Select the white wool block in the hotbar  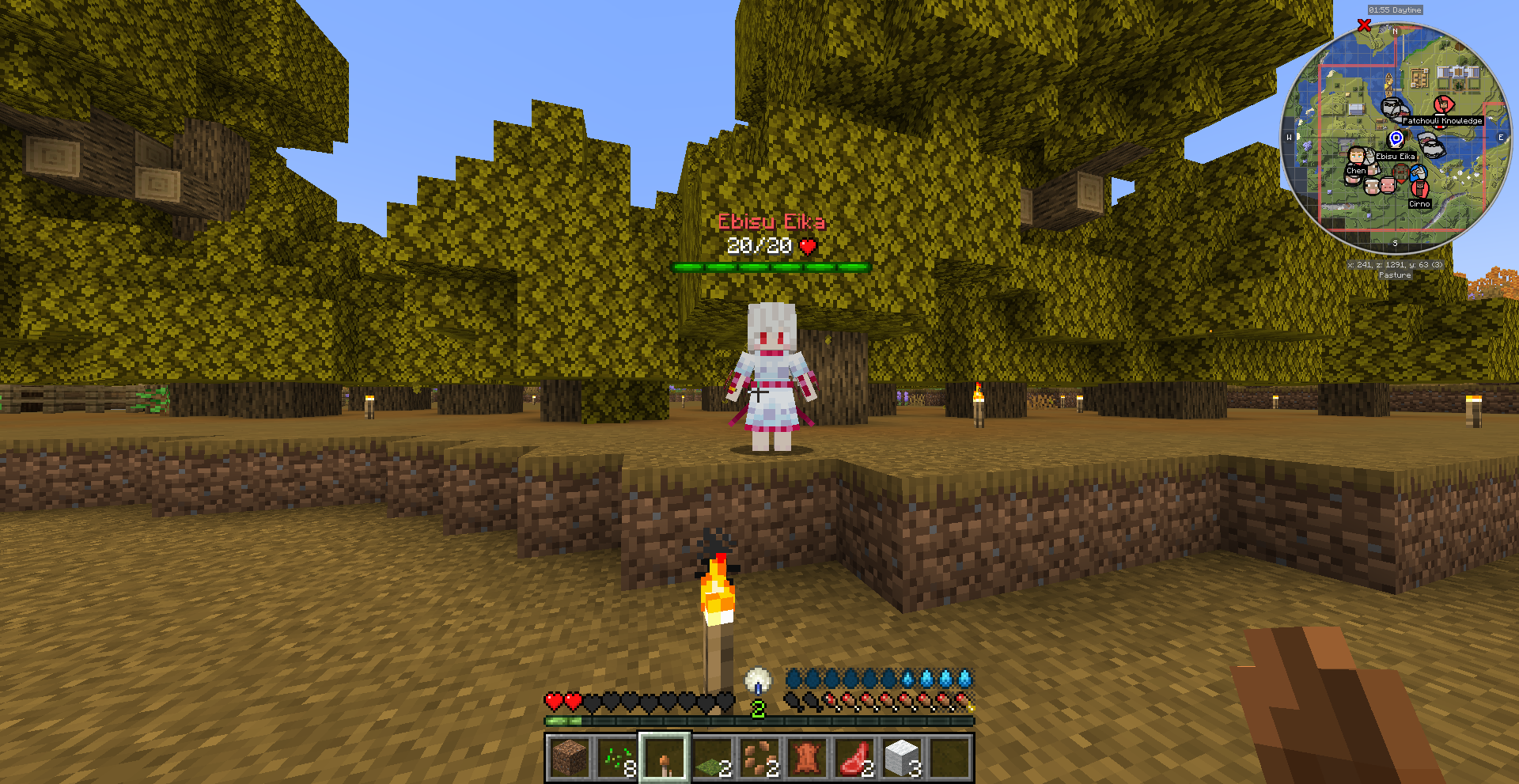tap(903, 756)
